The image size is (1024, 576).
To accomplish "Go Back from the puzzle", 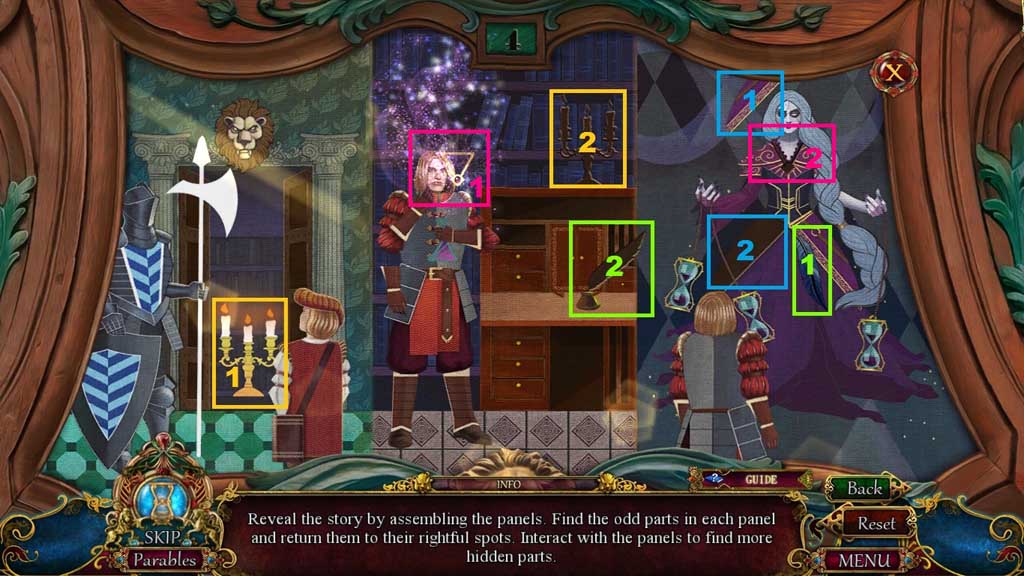I will point(864,488).
